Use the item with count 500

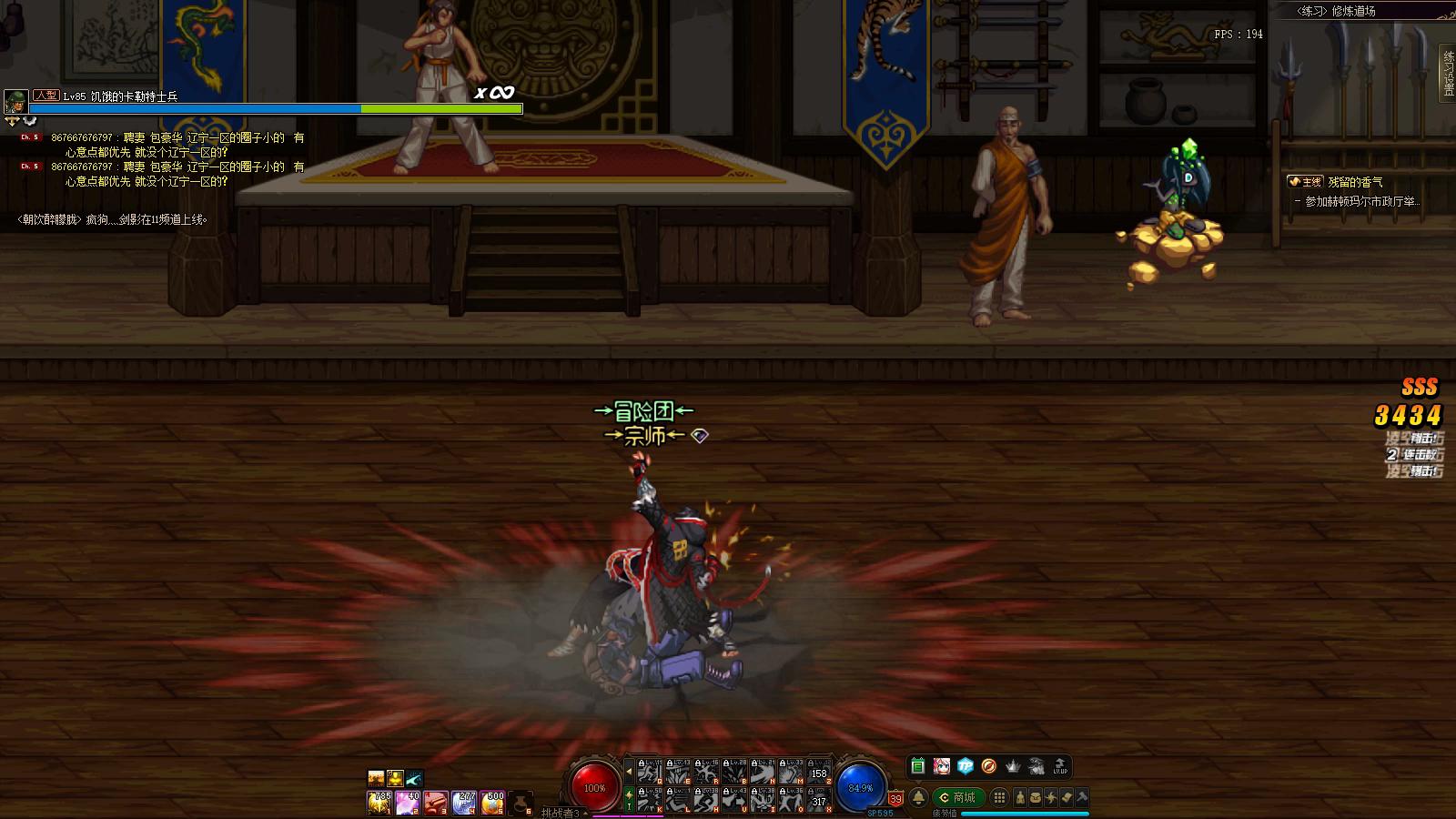pos(492,802)
